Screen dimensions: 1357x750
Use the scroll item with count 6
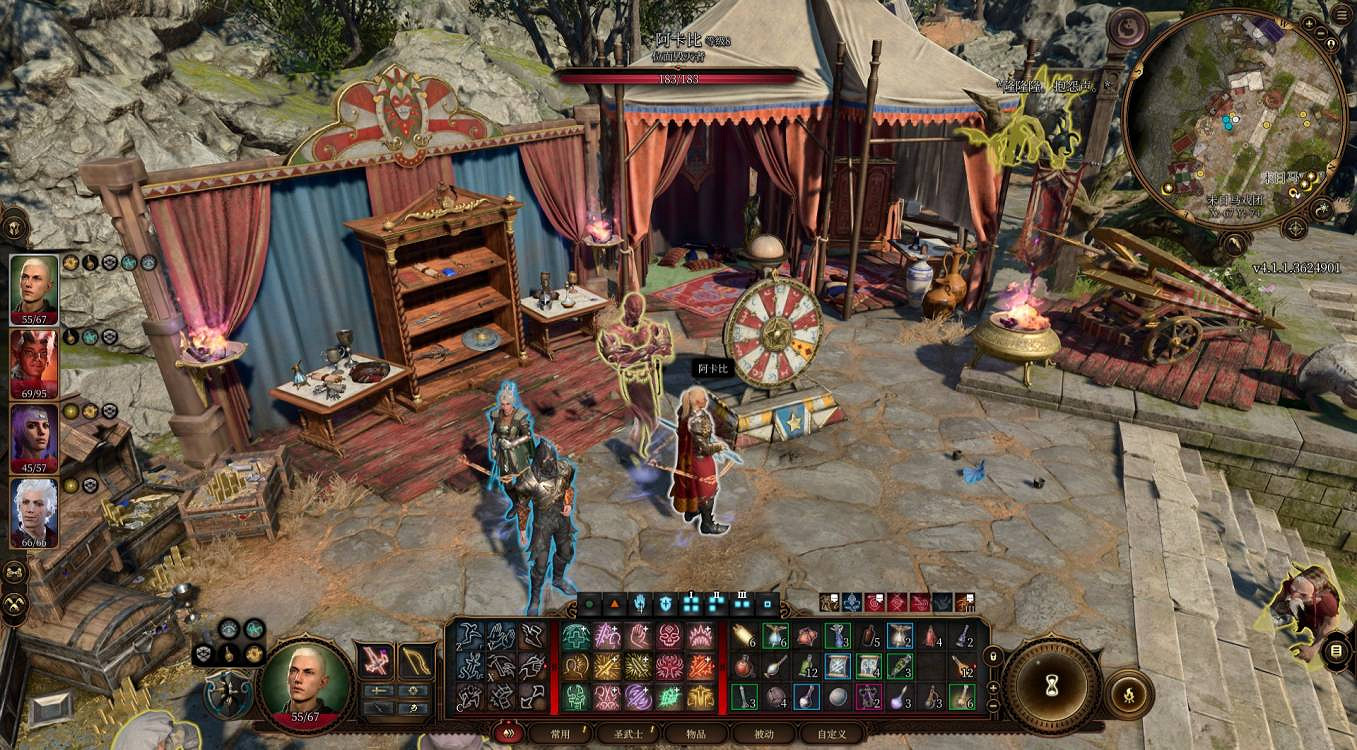(x=742, y=637)
